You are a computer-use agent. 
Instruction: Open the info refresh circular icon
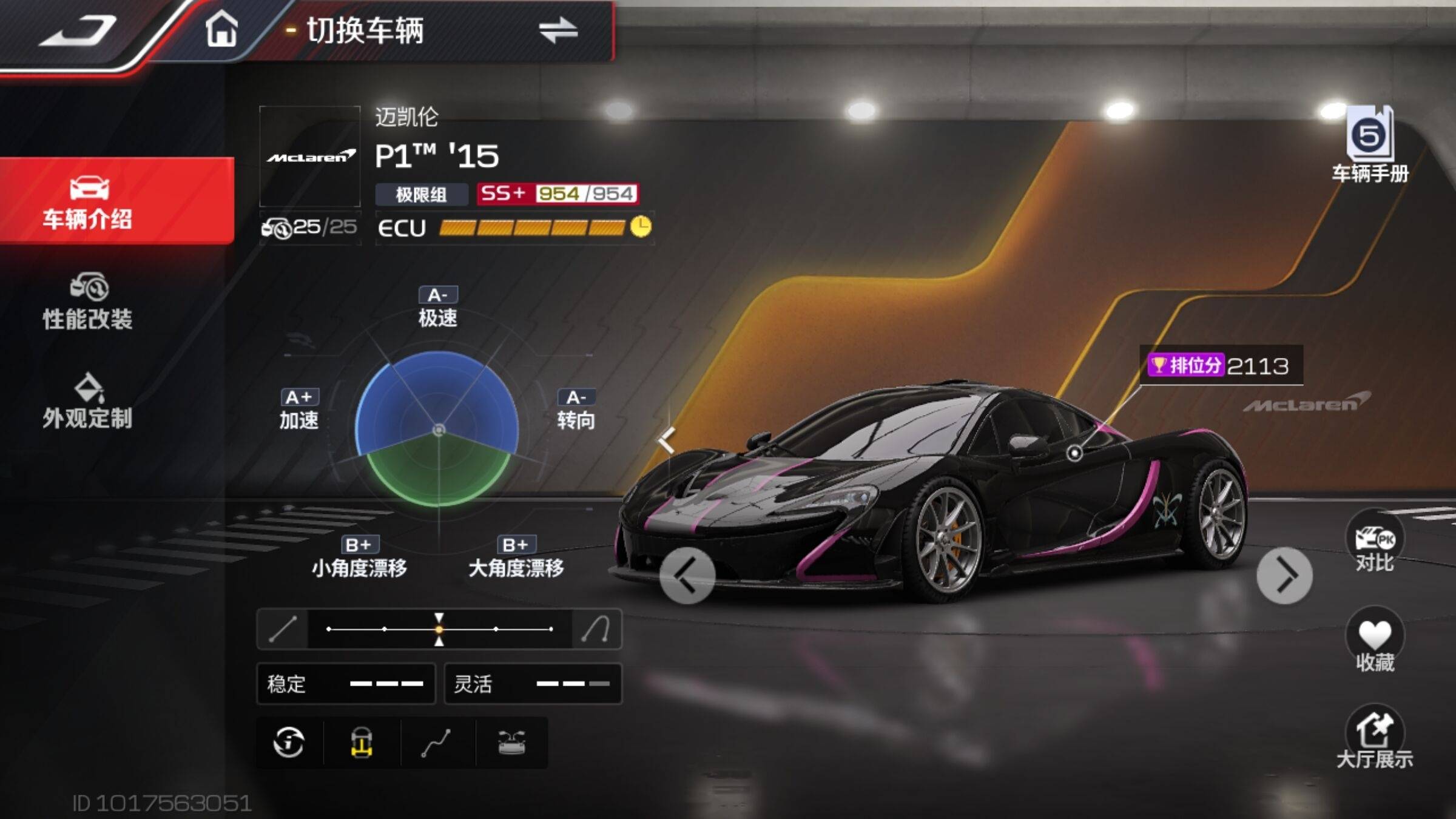(x=289, y=743)
